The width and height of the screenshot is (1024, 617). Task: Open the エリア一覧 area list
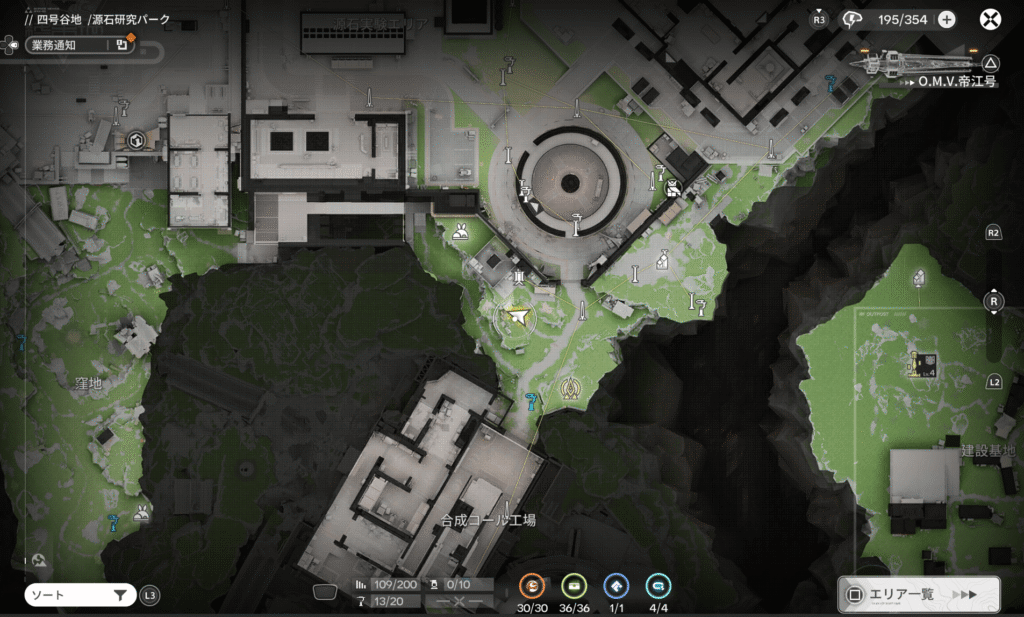click(919, 594)
